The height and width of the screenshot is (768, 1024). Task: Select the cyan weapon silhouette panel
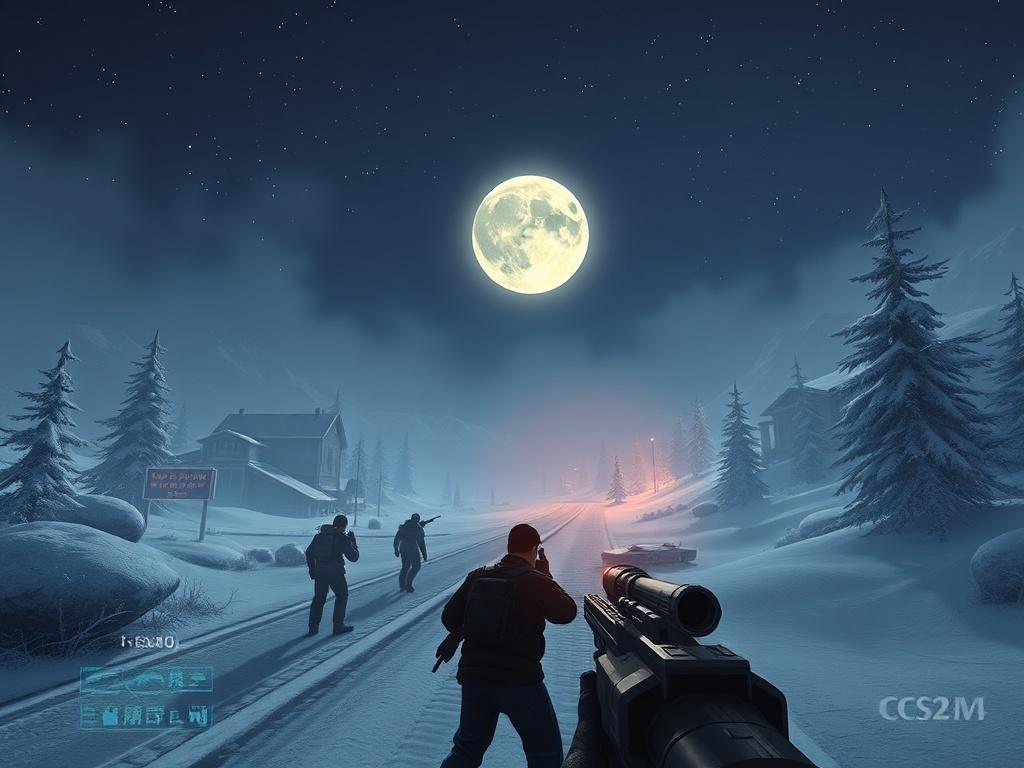pyautogui.click(x=146, y=680)
